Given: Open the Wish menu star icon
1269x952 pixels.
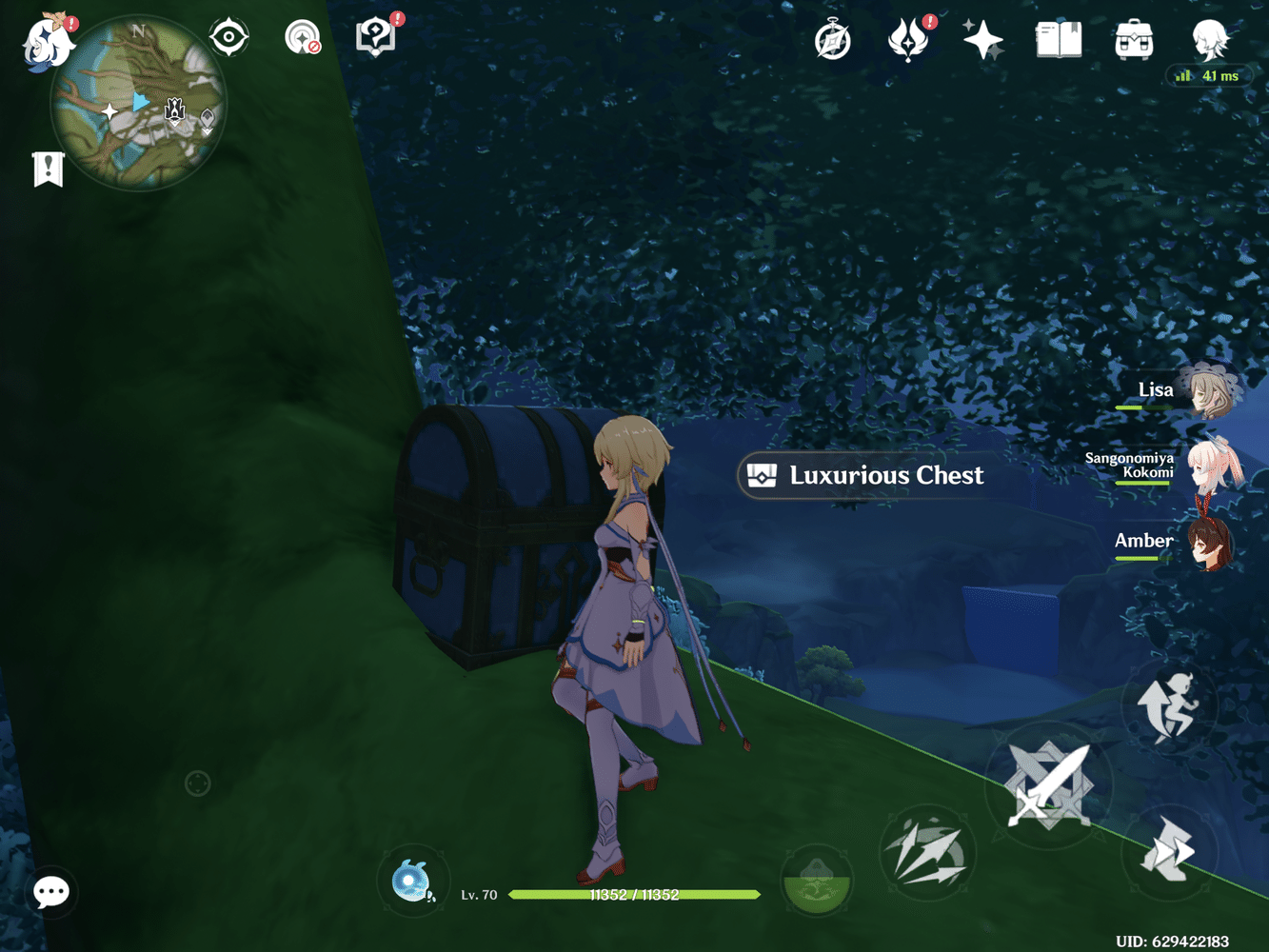Looking at the screenshot, I should point(981,40).
